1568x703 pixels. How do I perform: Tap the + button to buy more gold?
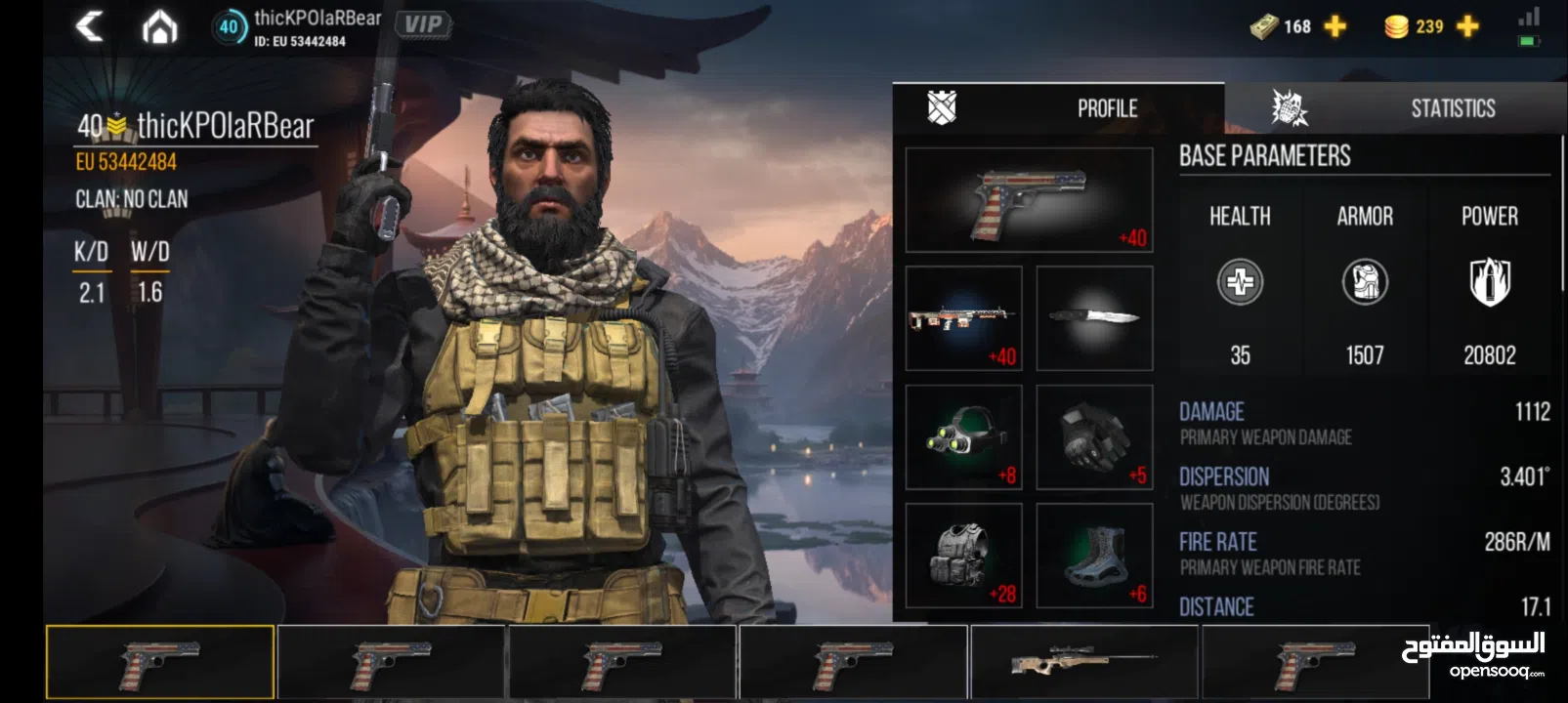tap(1463, 26)
